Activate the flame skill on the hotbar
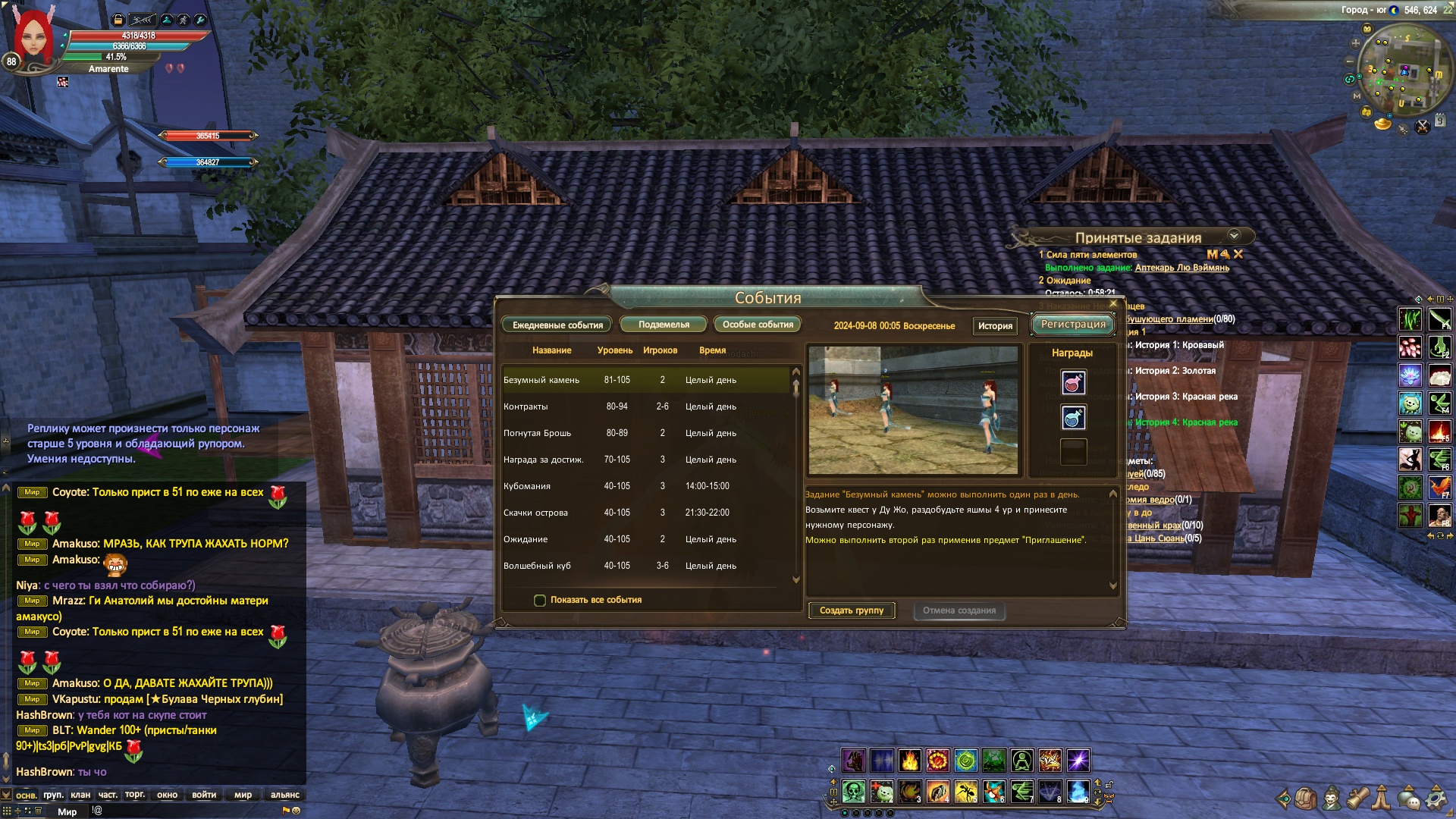Image resolution: width=1456 pixels, height=819 pixels. coord(909,760)
